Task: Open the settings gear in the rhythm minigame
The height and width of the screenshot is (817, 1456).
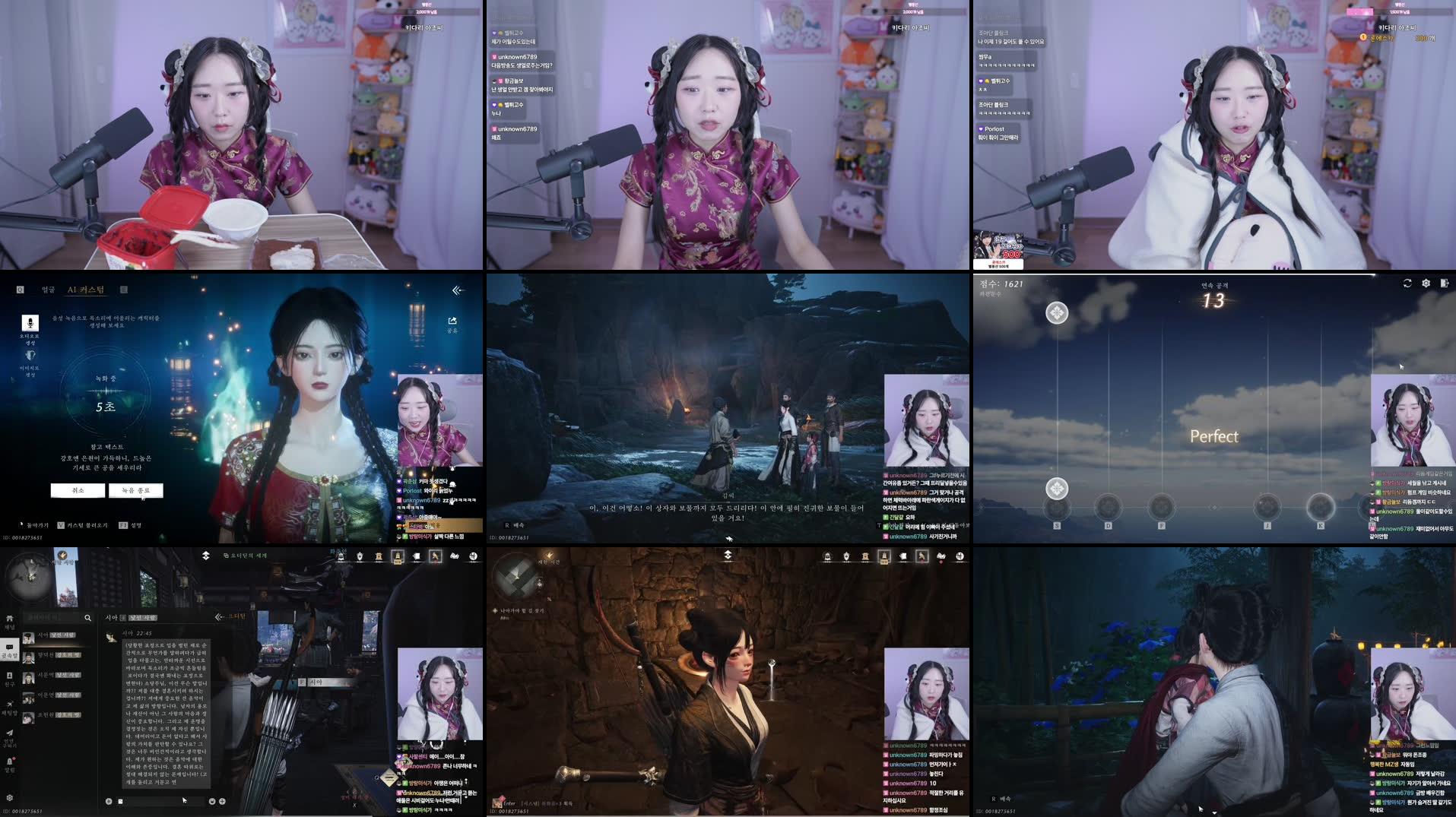Action: 1426,283
